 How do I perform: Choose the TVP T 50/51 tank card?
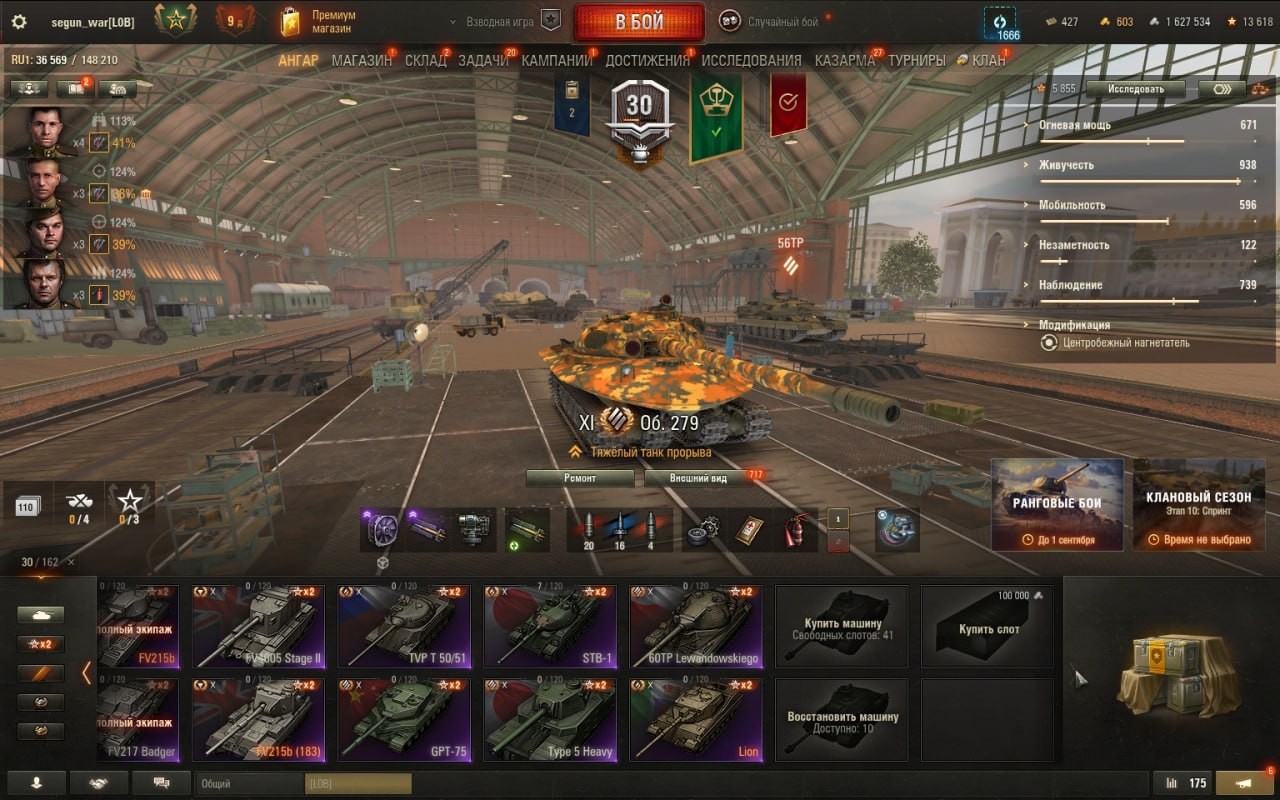403,626
